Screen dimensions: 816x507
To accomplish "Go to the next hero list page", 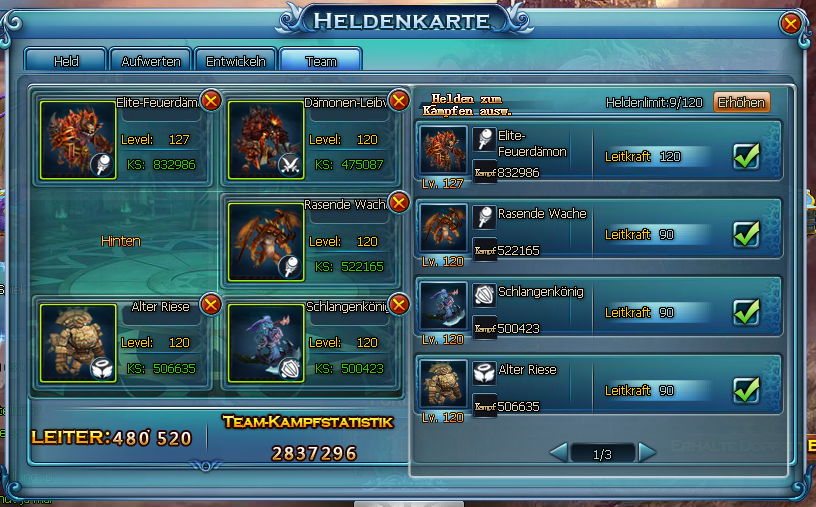I will click(647, 453).
